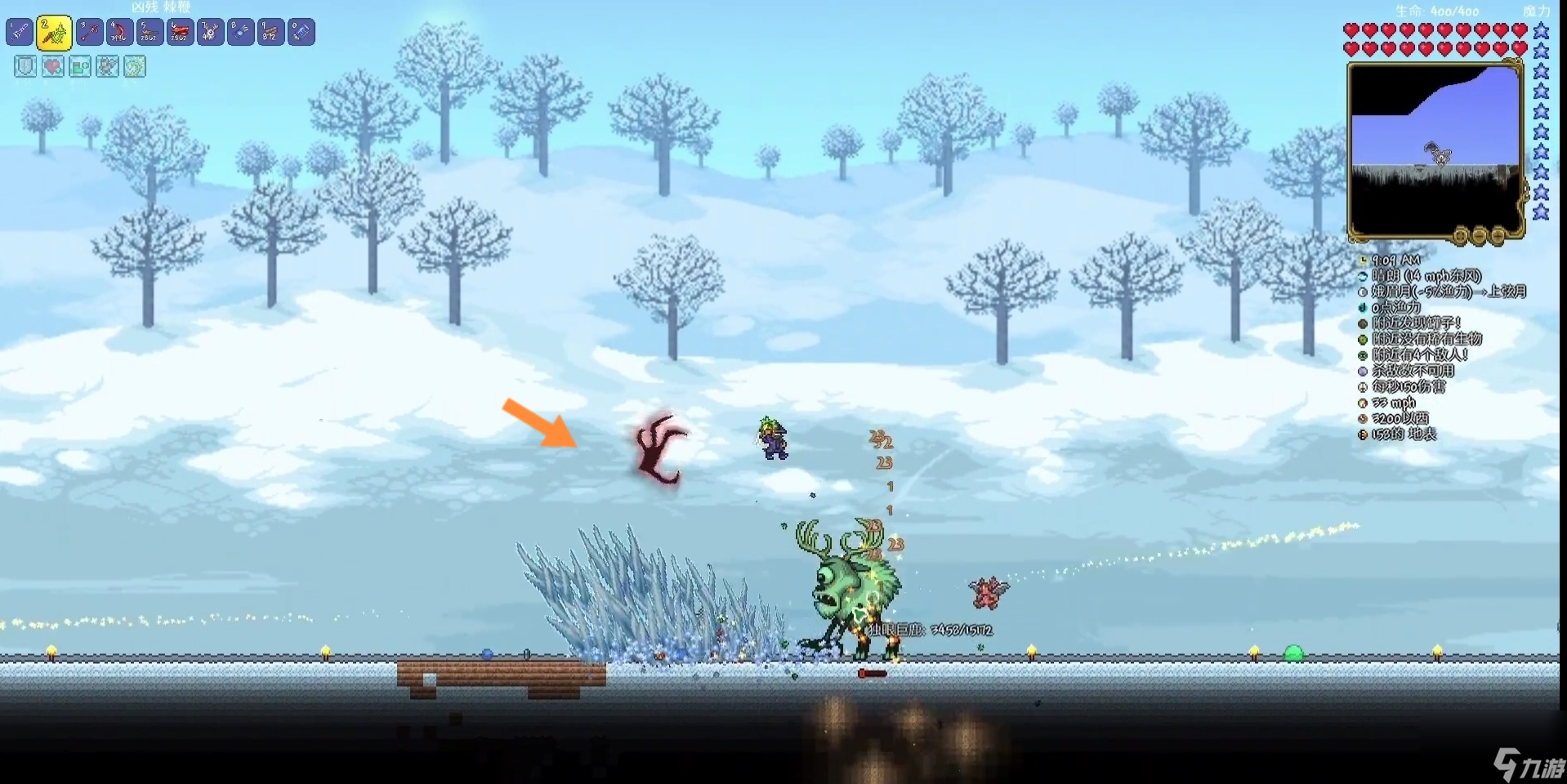Toggle the 33 mph speed info icon
The image size is (1567, 784).
click(1363, 403)
